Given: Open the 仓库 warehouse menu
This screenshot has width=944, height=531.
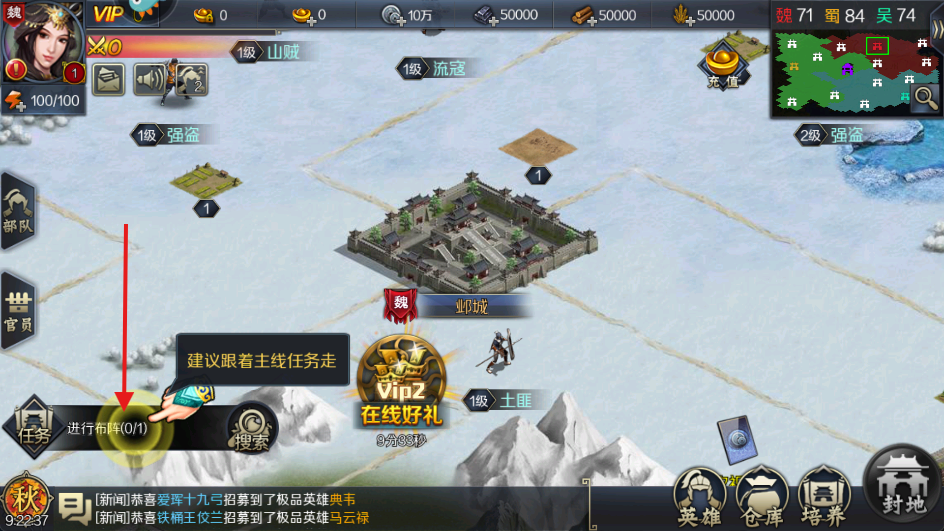Looking at the screenshot, I should tap(762, 498).
